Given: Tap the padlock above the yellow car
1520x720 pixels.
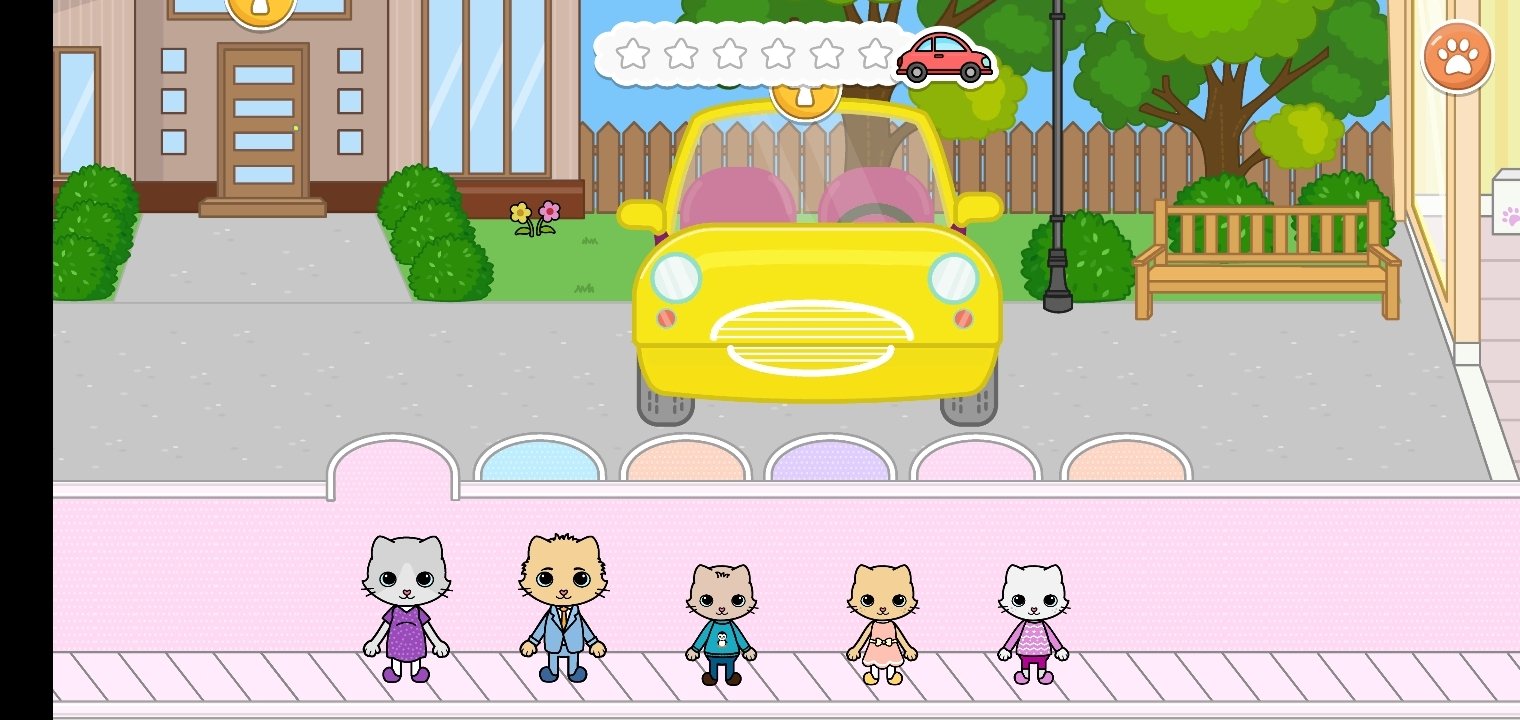Looking at the screenshot, I should [803, 97].
